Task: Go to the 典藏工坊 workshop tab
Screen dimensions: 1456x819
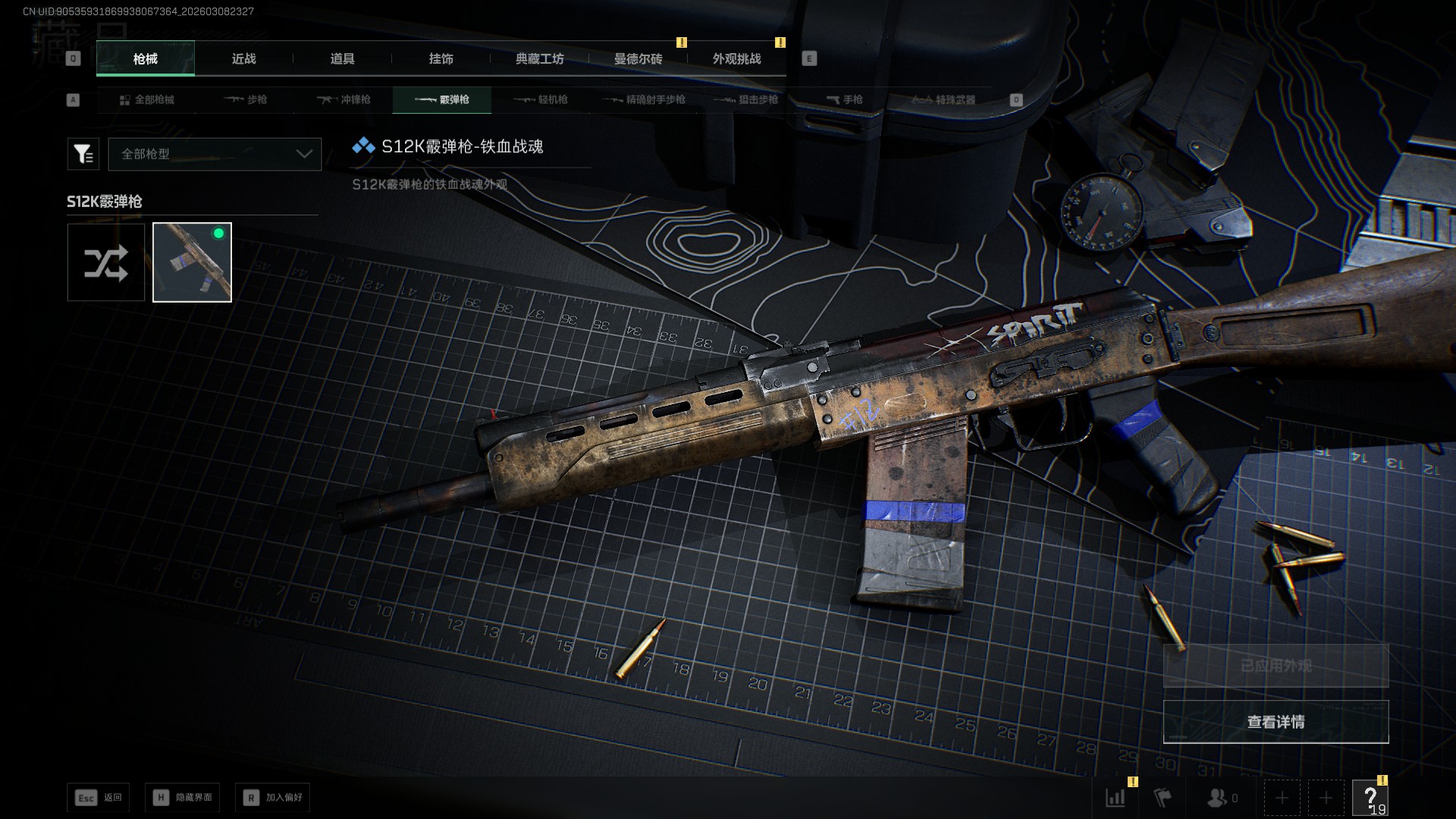Action: [539, 59]
